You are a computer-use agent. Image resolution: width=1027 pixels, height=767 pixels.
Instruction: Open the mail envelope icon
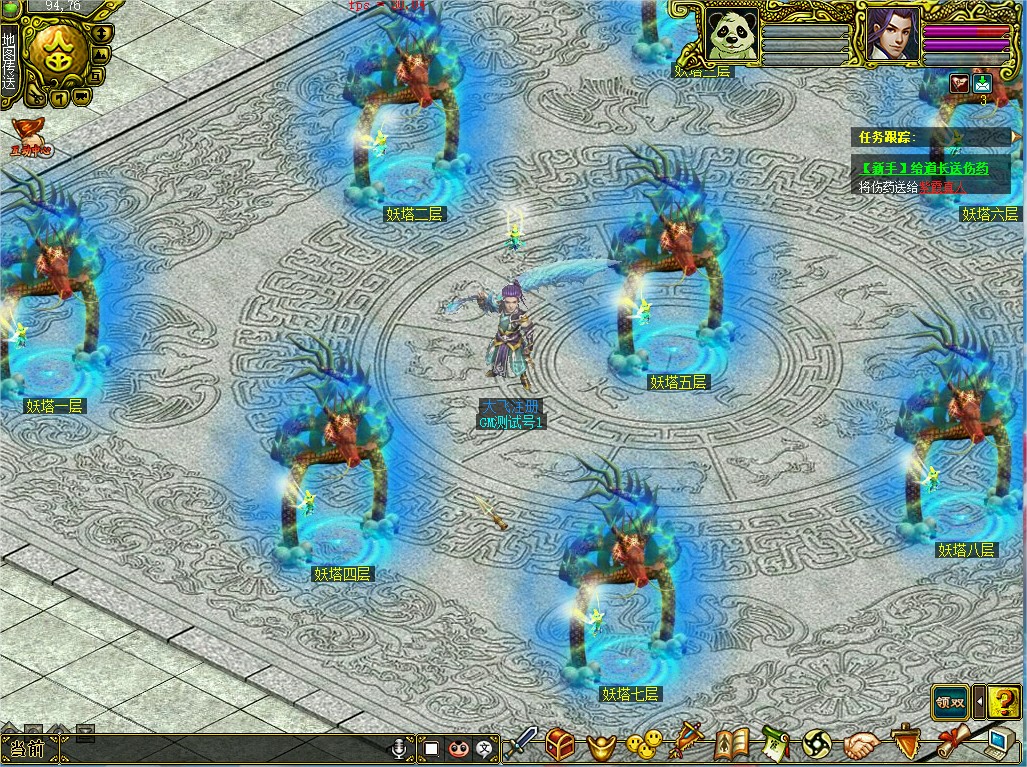983,84
